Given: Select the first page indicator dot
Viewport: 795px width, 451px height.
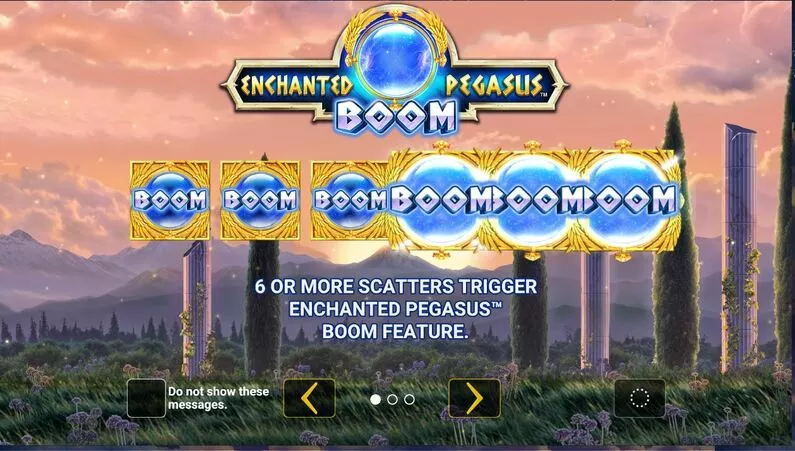Looking at the screenshot, I should (375, 399).
